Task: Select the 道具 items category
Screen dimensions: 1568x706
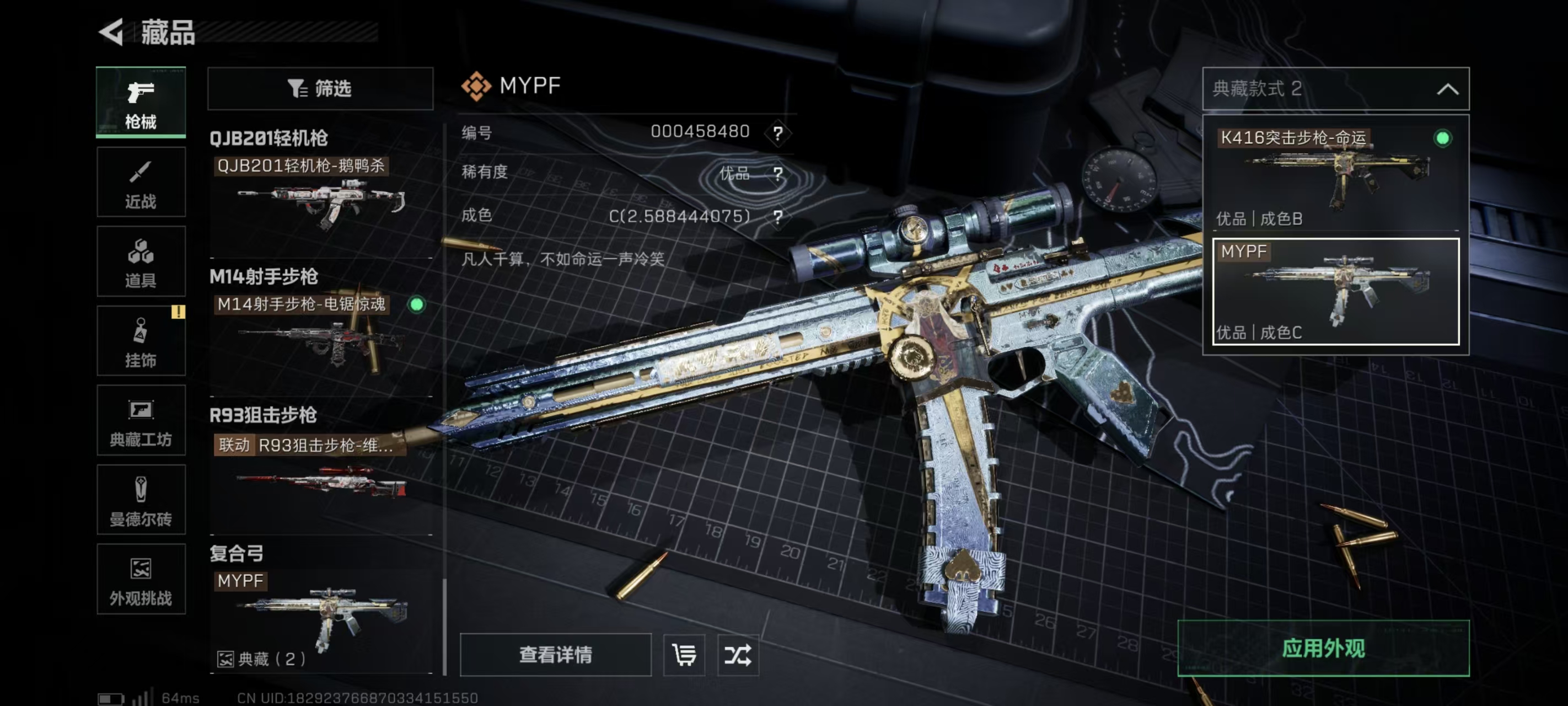Action: (x=141, y=261)
